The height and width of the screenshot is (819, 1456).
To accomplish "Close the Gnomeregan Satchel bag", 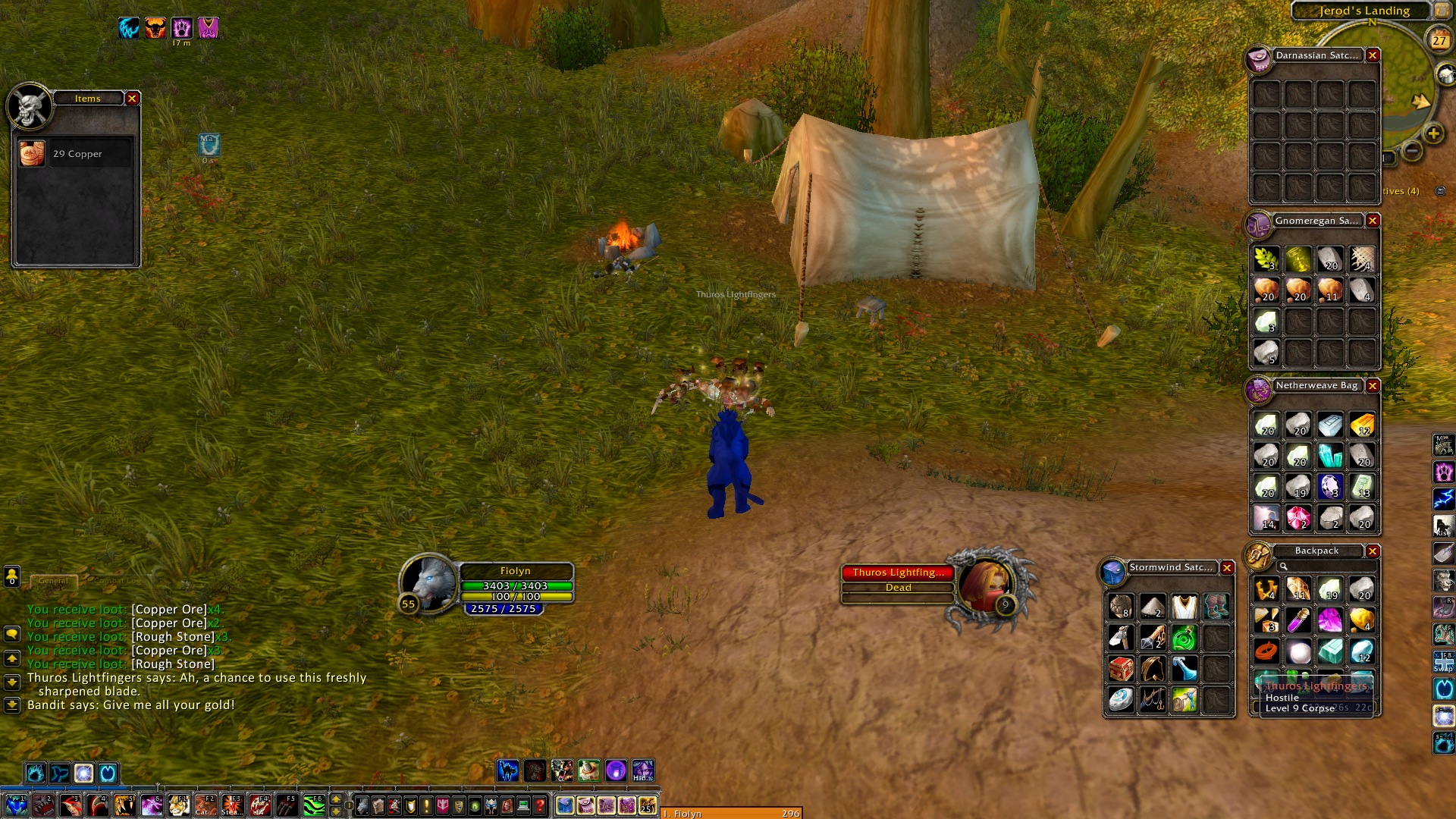I will (x=1373, y=221).
